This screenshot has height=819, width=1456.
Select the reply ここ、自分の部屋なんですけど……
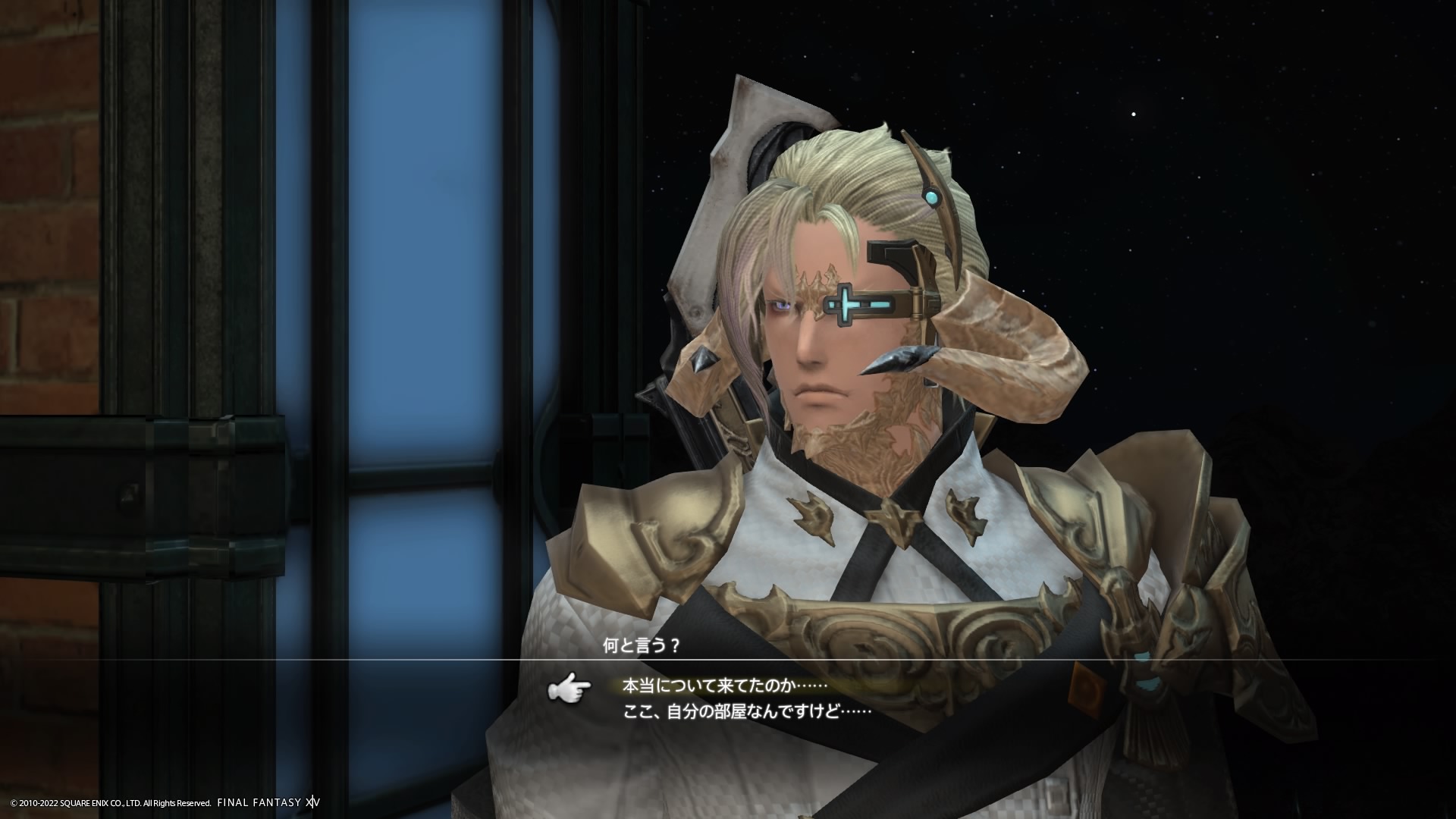[x=746, y=712]
